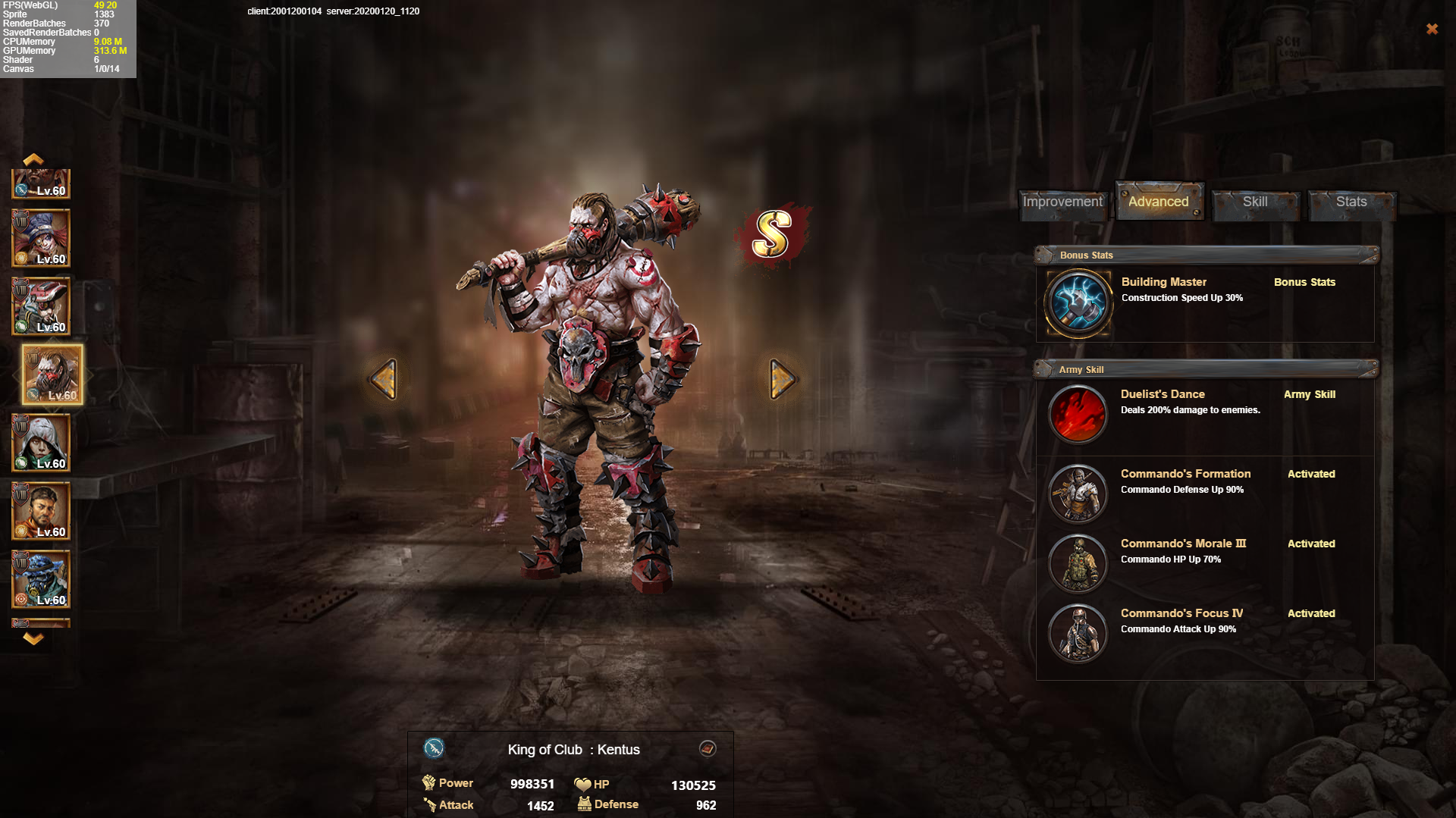This screenshot has height=818, width=1456.
Task: Inspect the Duelist's Dance red skill icon
Action: tap(1078, 414)
